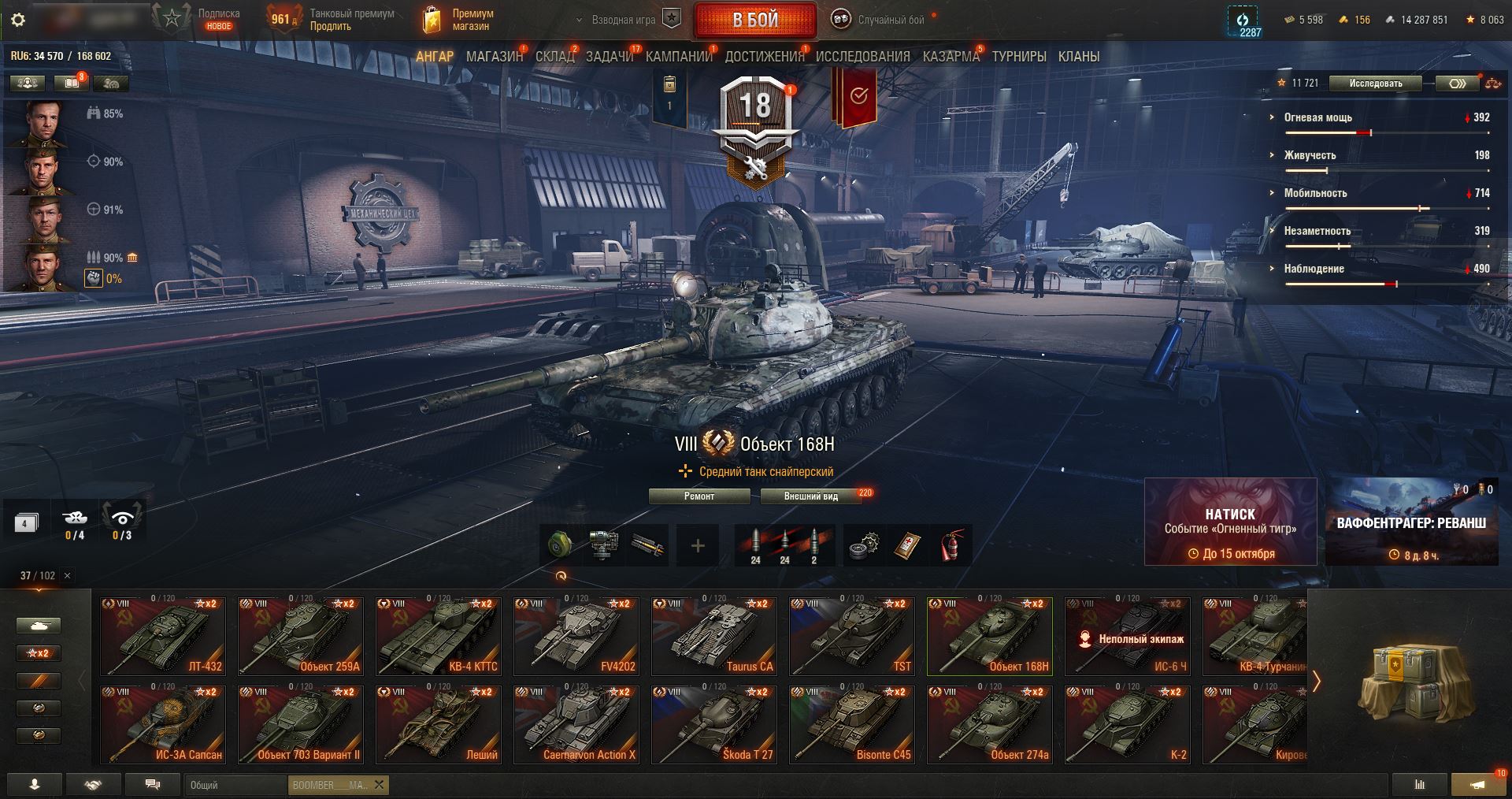Image resolution: width=1512 pixels, height=799 pixels.
Task: Open the НАТИСК event banner
Action: click(1229, 522)
